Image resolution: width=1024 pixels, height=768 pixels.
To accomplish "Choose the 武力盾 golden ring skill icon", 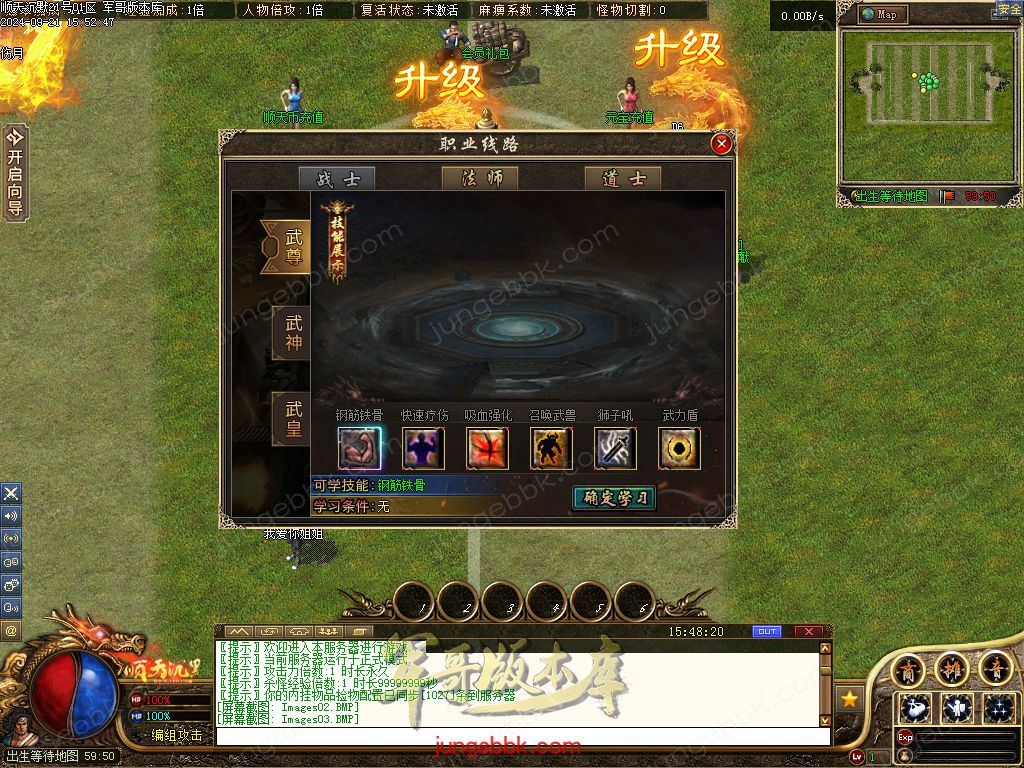I will [x=679, y=448].
